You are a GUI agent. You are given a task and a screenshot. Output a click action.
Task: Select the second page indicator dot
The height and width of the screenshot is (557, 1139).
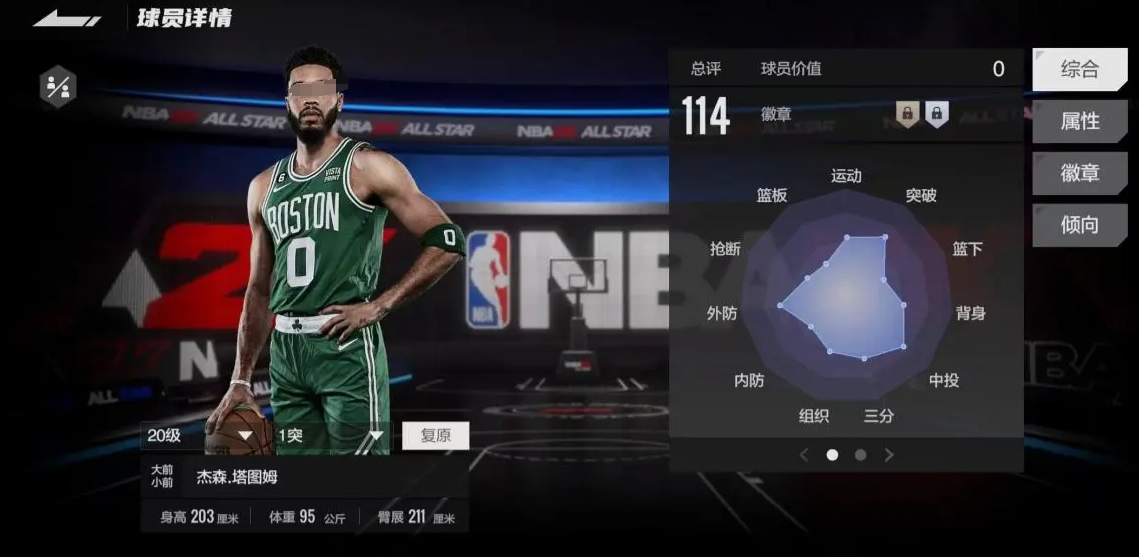click(860, 455)
